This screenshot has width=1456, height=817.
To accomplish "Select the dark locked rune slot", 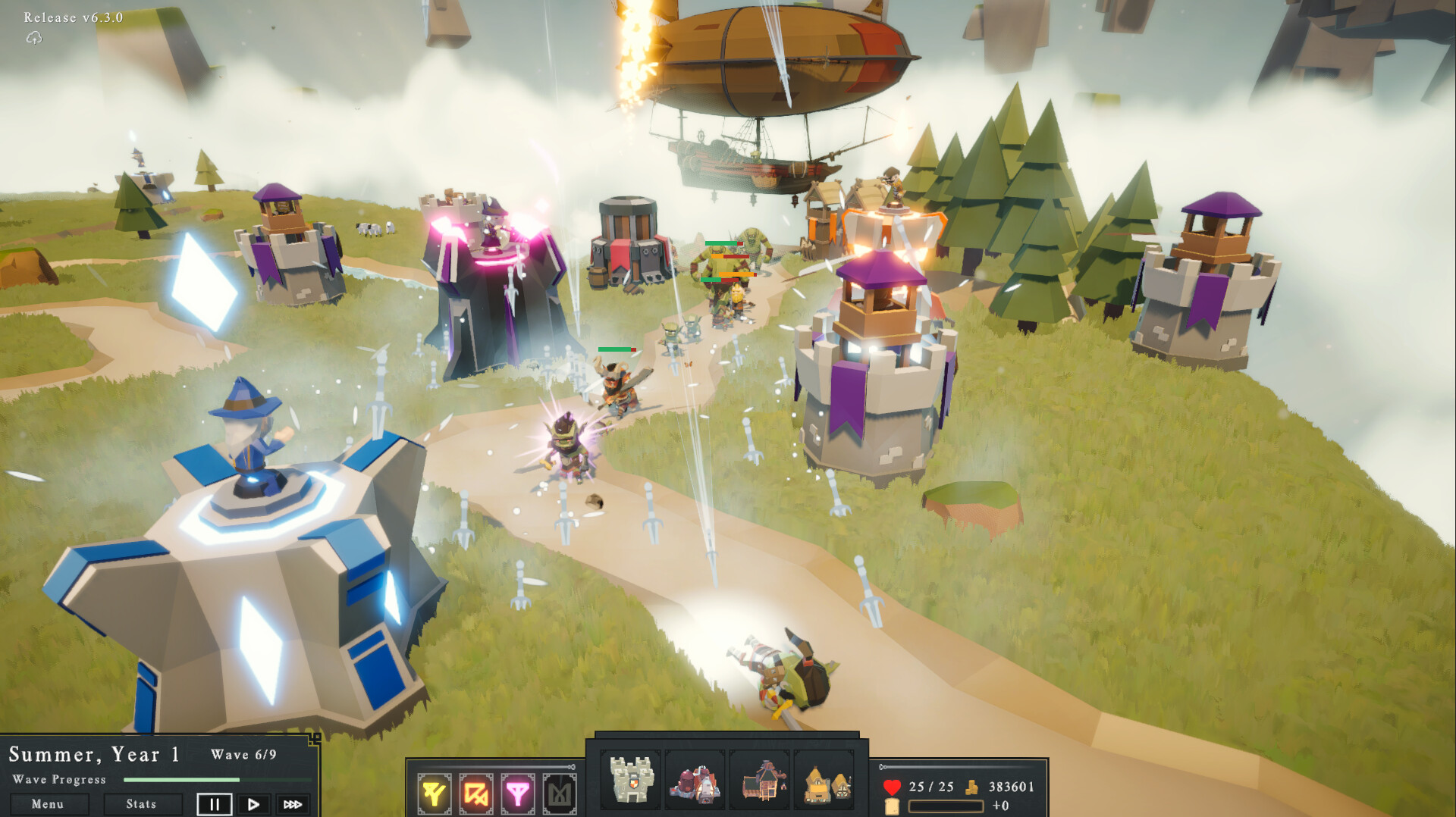I will [x=560, y=794].
